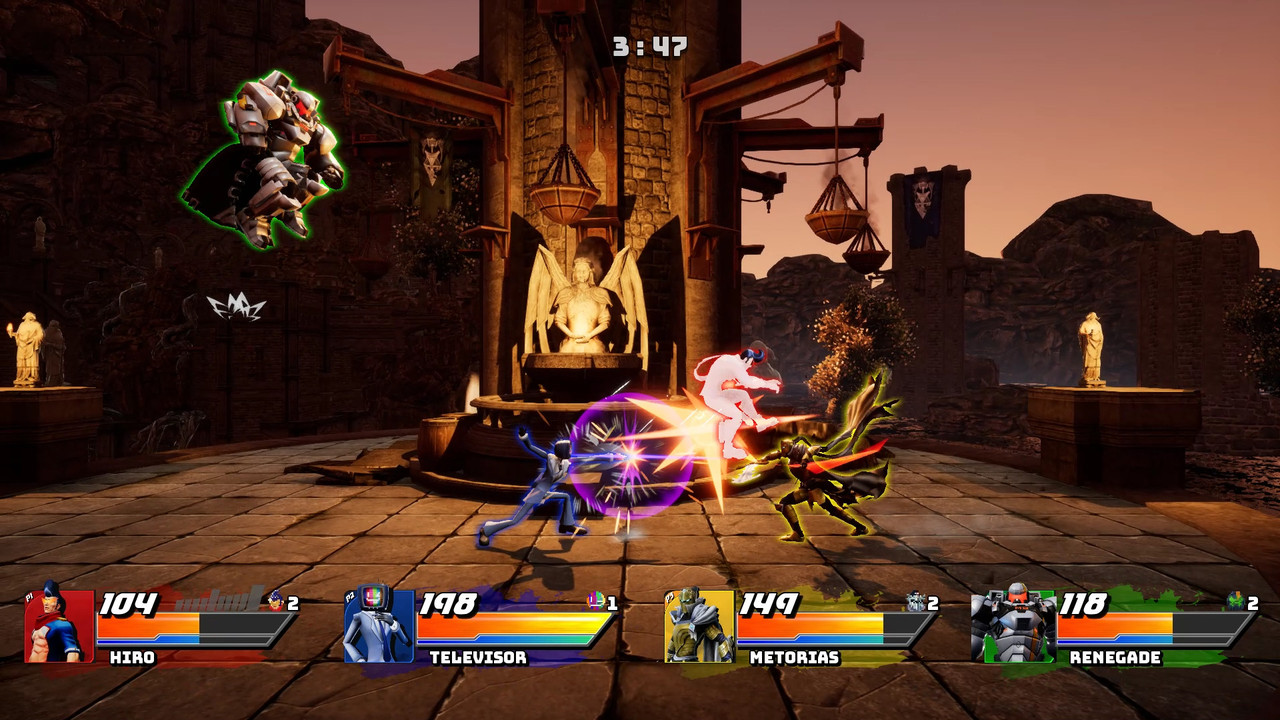Click Televisor's stock life icon
The height and width of the screenshot is (720, 1280).
pyautogui.click(x=596, y=601)
